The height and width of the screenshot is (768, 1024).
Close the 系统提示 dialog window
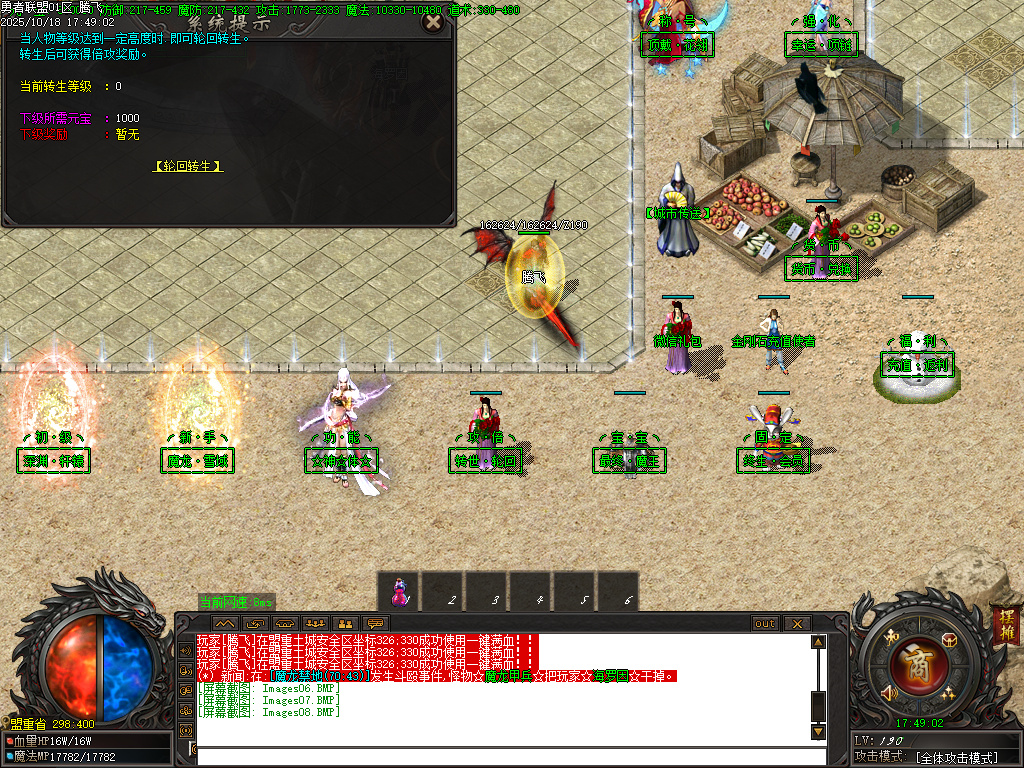click(432, 22)
